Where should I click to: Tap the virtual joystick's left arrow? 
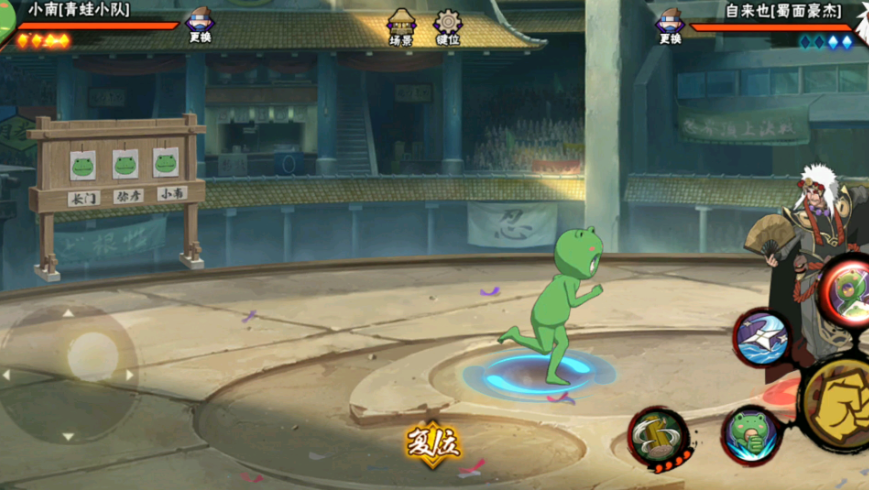pos(8,375)
